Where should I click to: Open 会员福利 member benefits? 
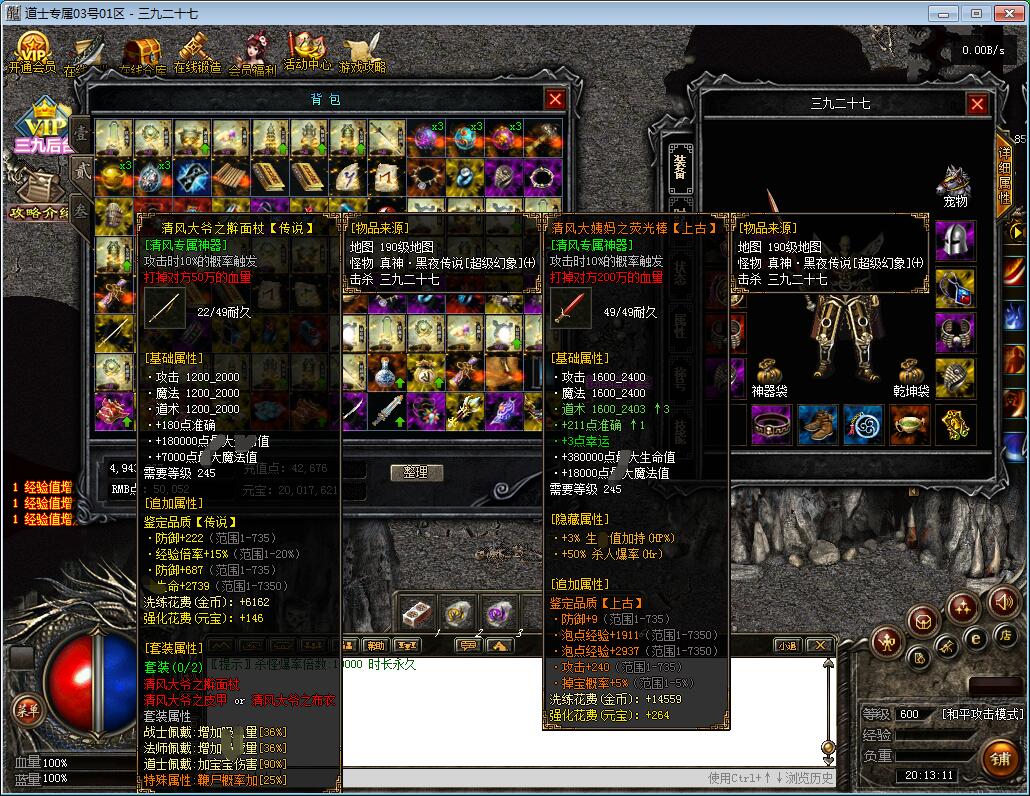tap(252, 53)
